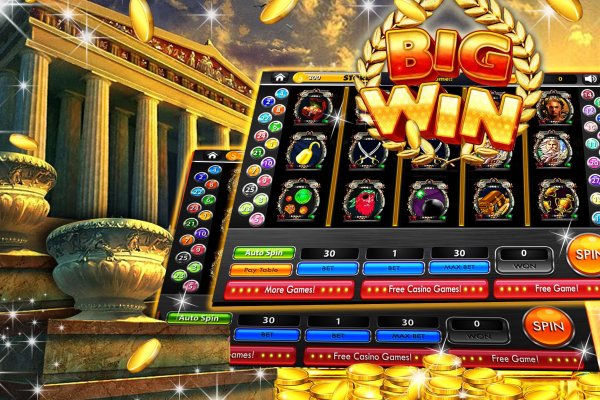This screenshot has height=400, width=600.
Task: Open the Pay Table
Action: point(260,270)
